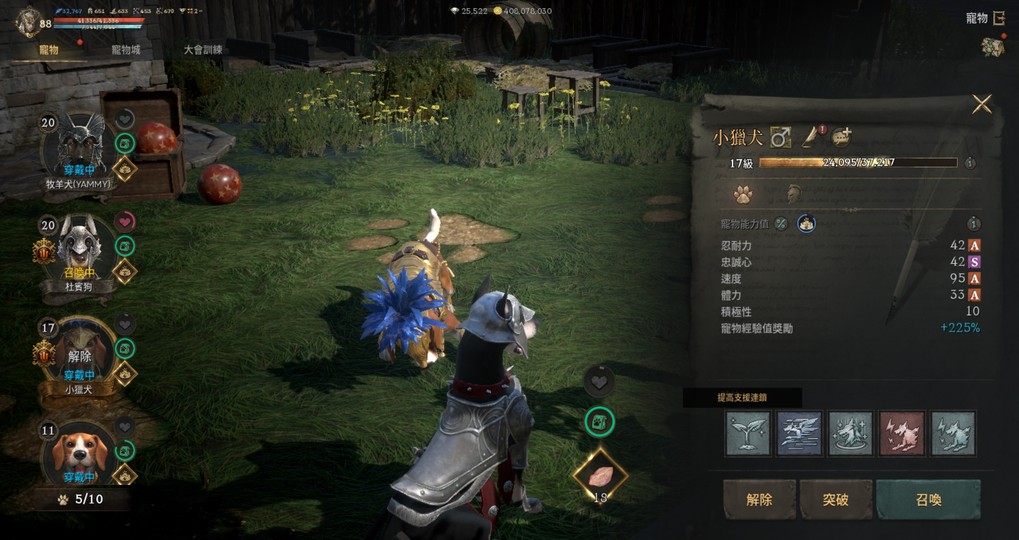Switch to the 寵物 tab
1019x540 pixels.
(x=48, y=49)
